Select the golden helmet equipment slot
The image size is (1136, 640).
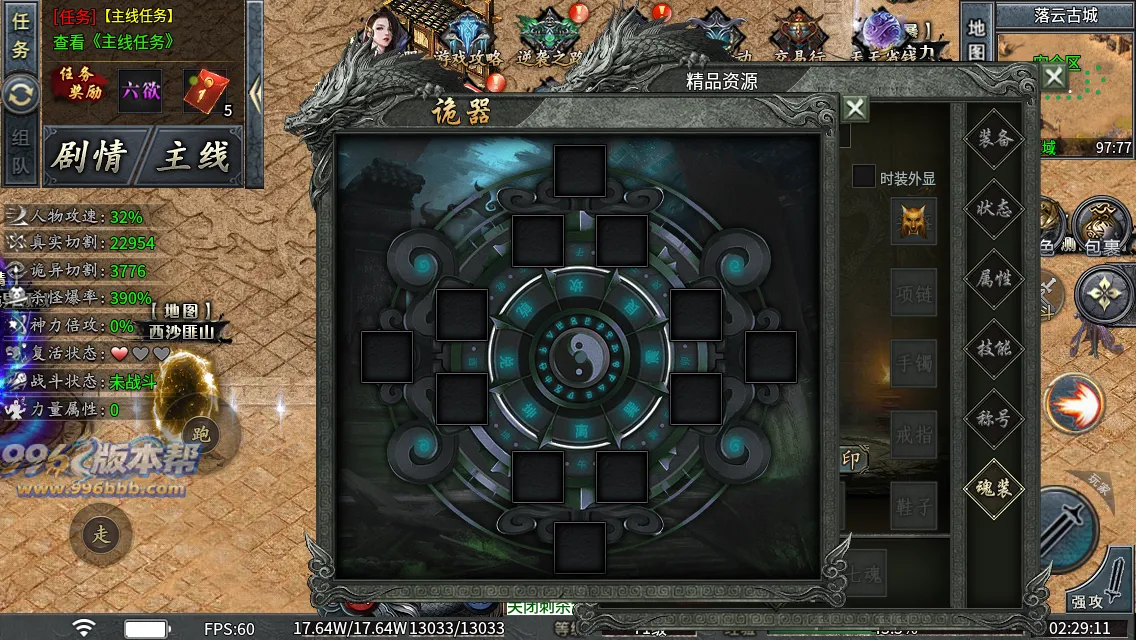pyautogui.click(x=913, y=220)
